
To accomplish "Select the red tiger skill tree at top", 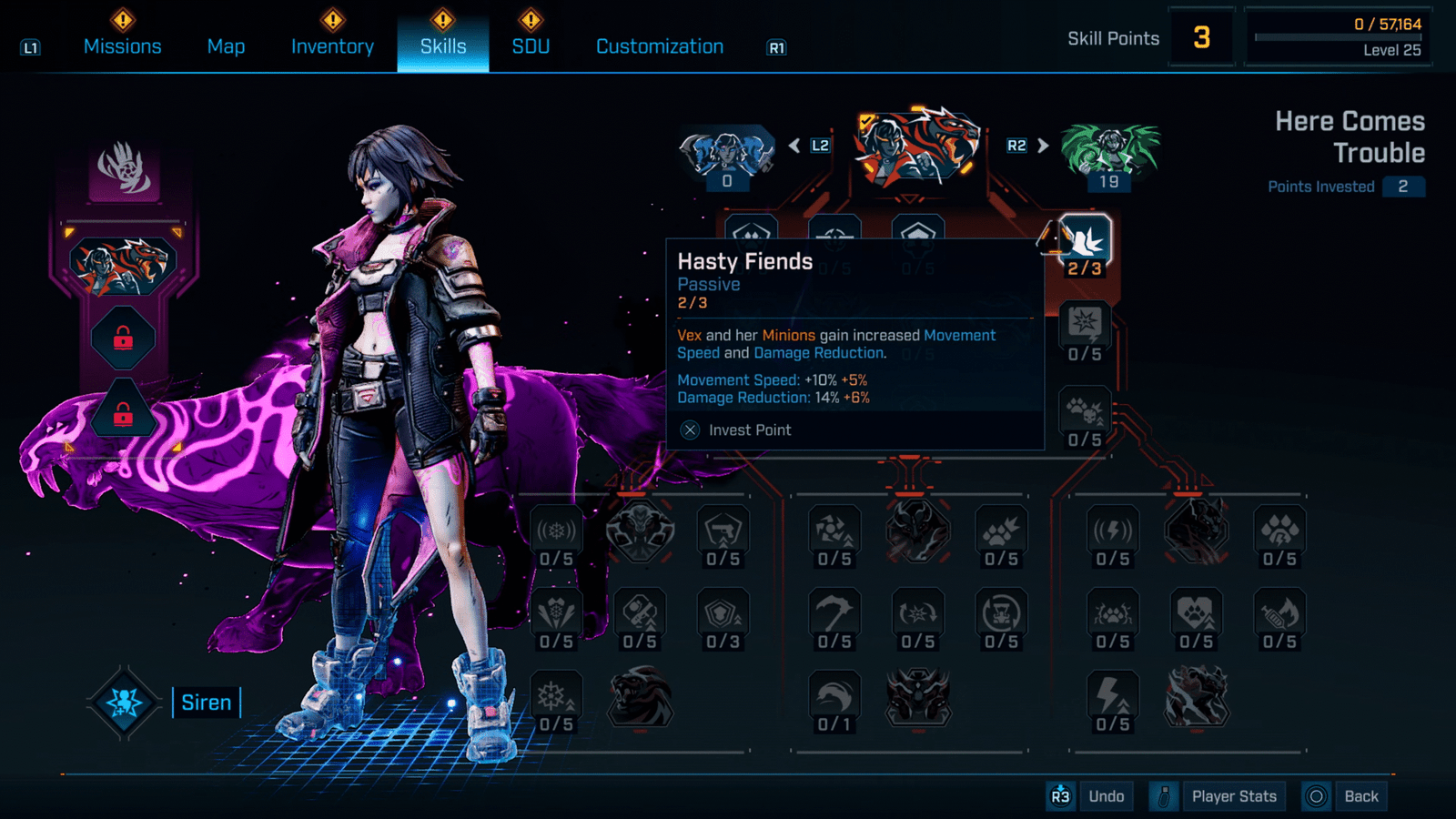I will tap(917, 147).
